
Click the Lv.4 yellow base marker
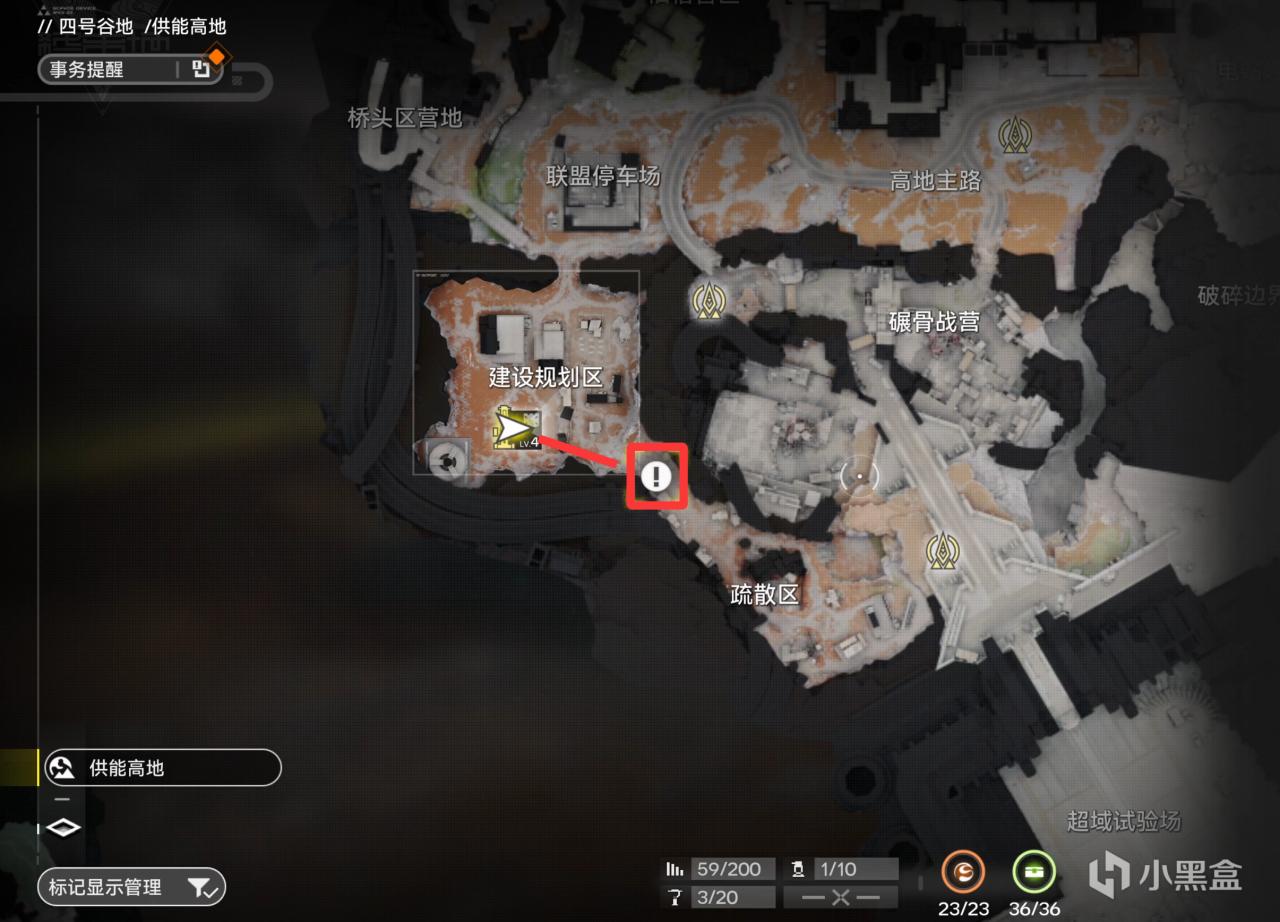coord(517,430)
